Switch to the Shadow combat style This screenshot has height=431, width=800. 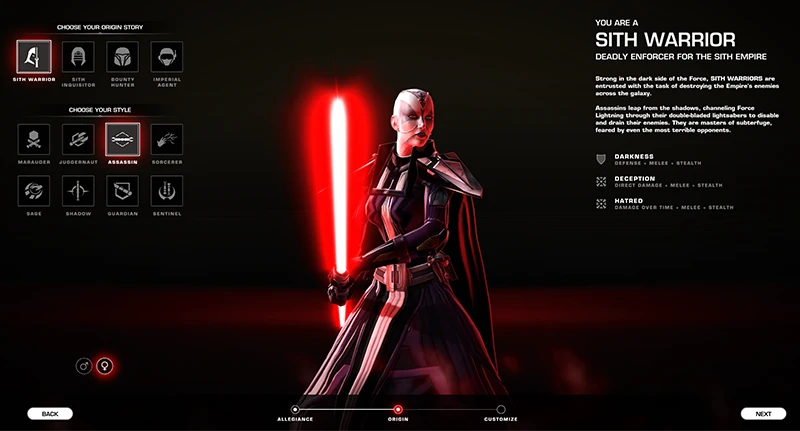click(x=78, y=190)
